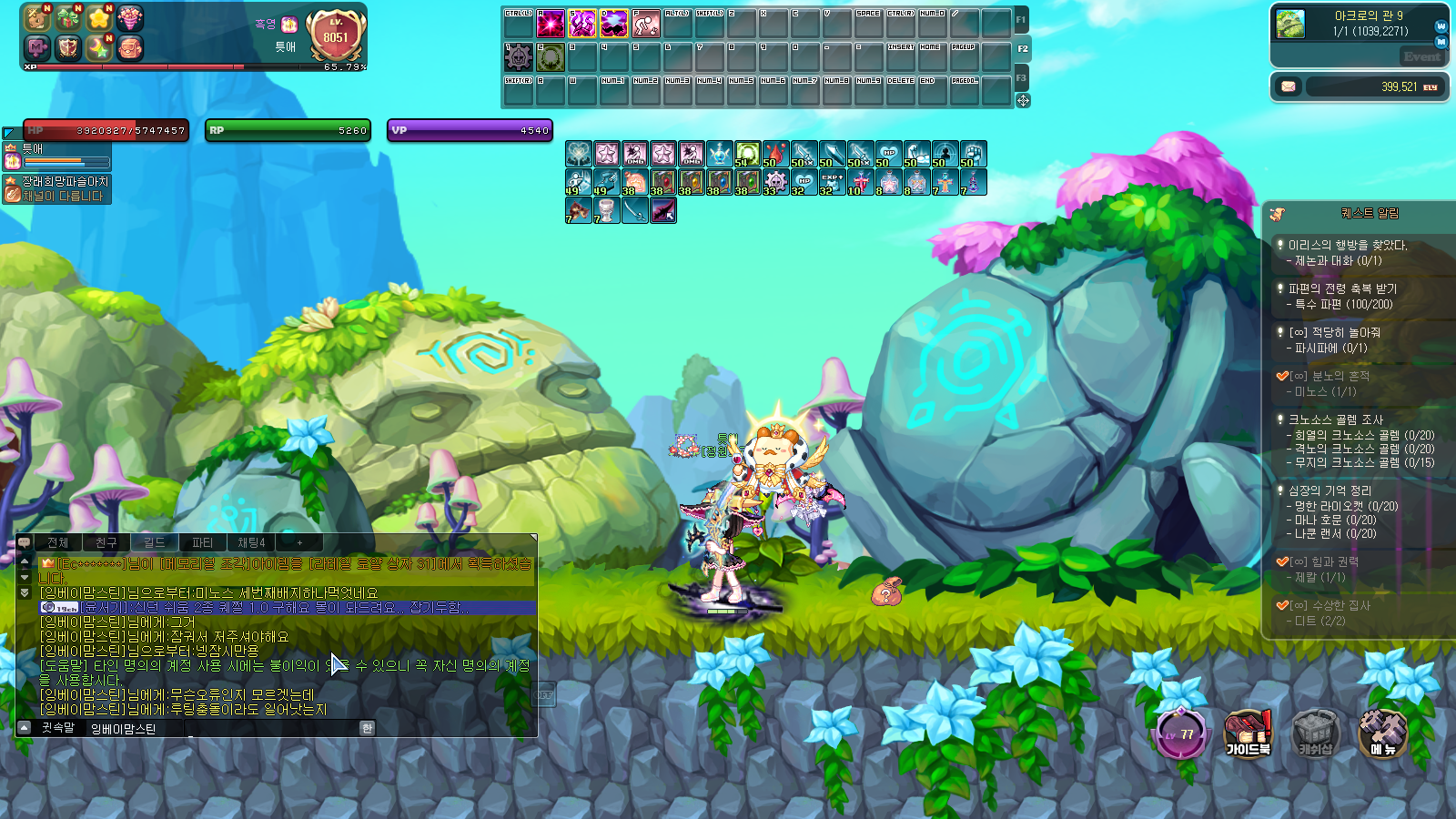Switch to the 전체 (All) chat tab
Viewport: 1456px width, 819px height.
58,542
